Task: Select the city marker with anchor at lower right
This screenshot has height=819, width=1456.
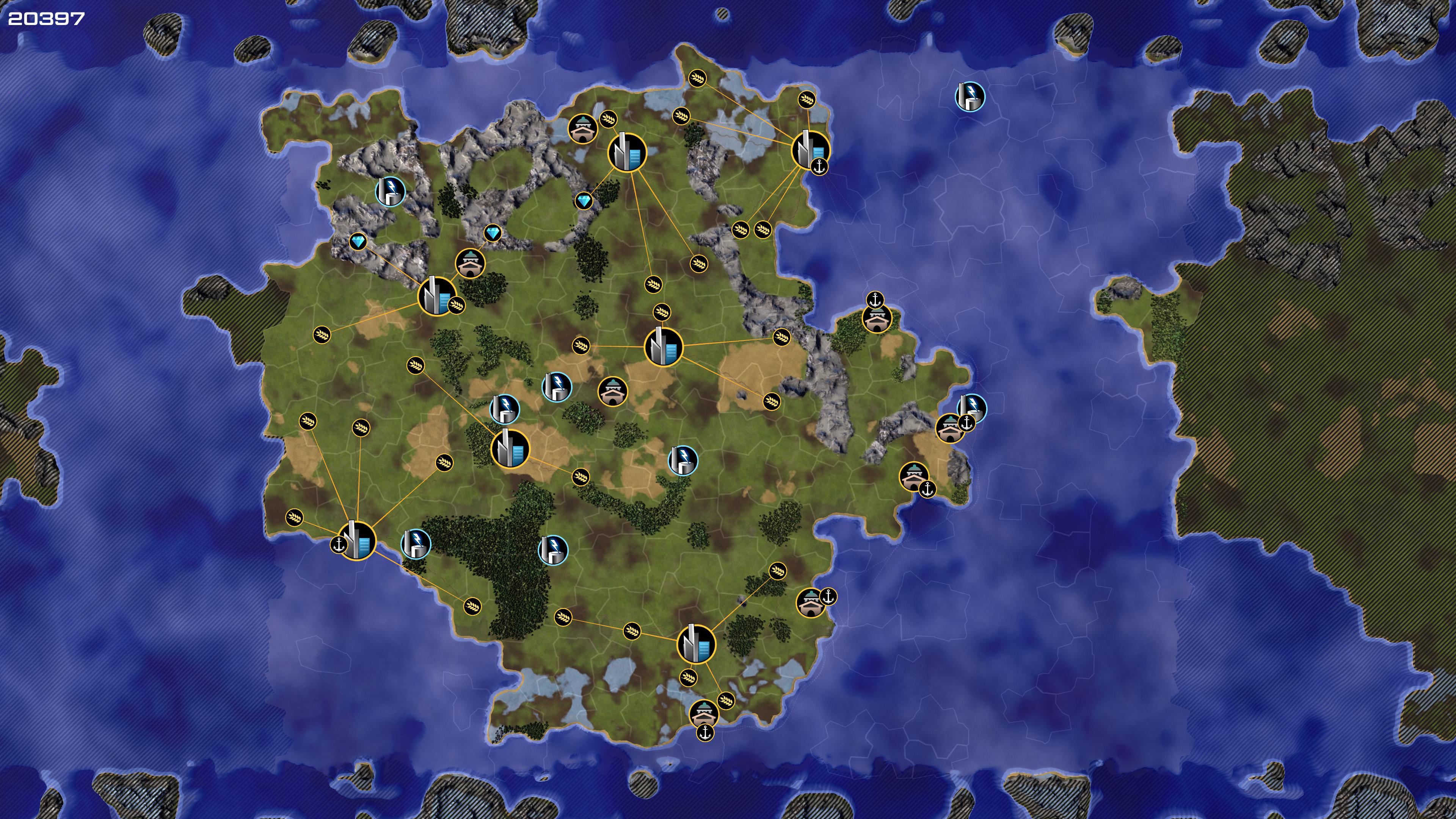Action: click(810, 149)
